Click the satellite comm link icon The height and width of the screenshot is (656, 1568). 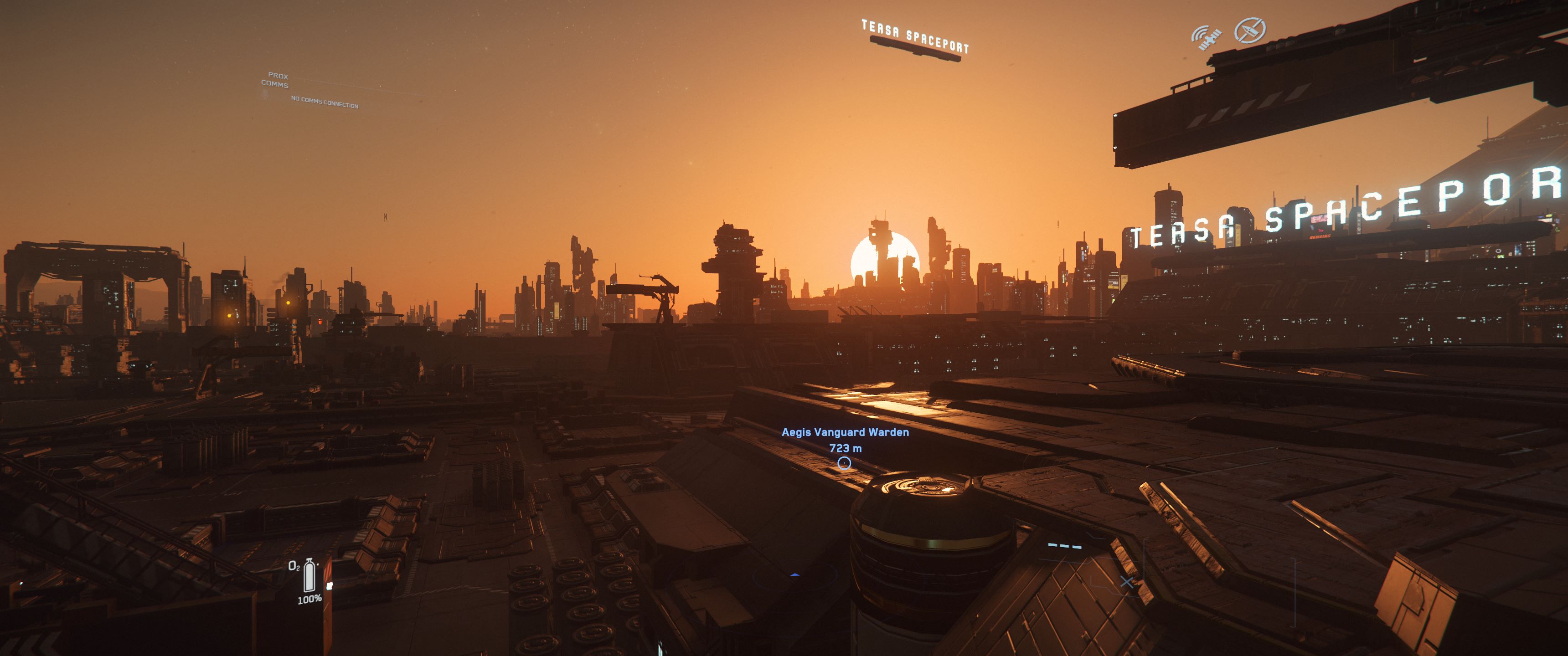(x=1205, y=37)
